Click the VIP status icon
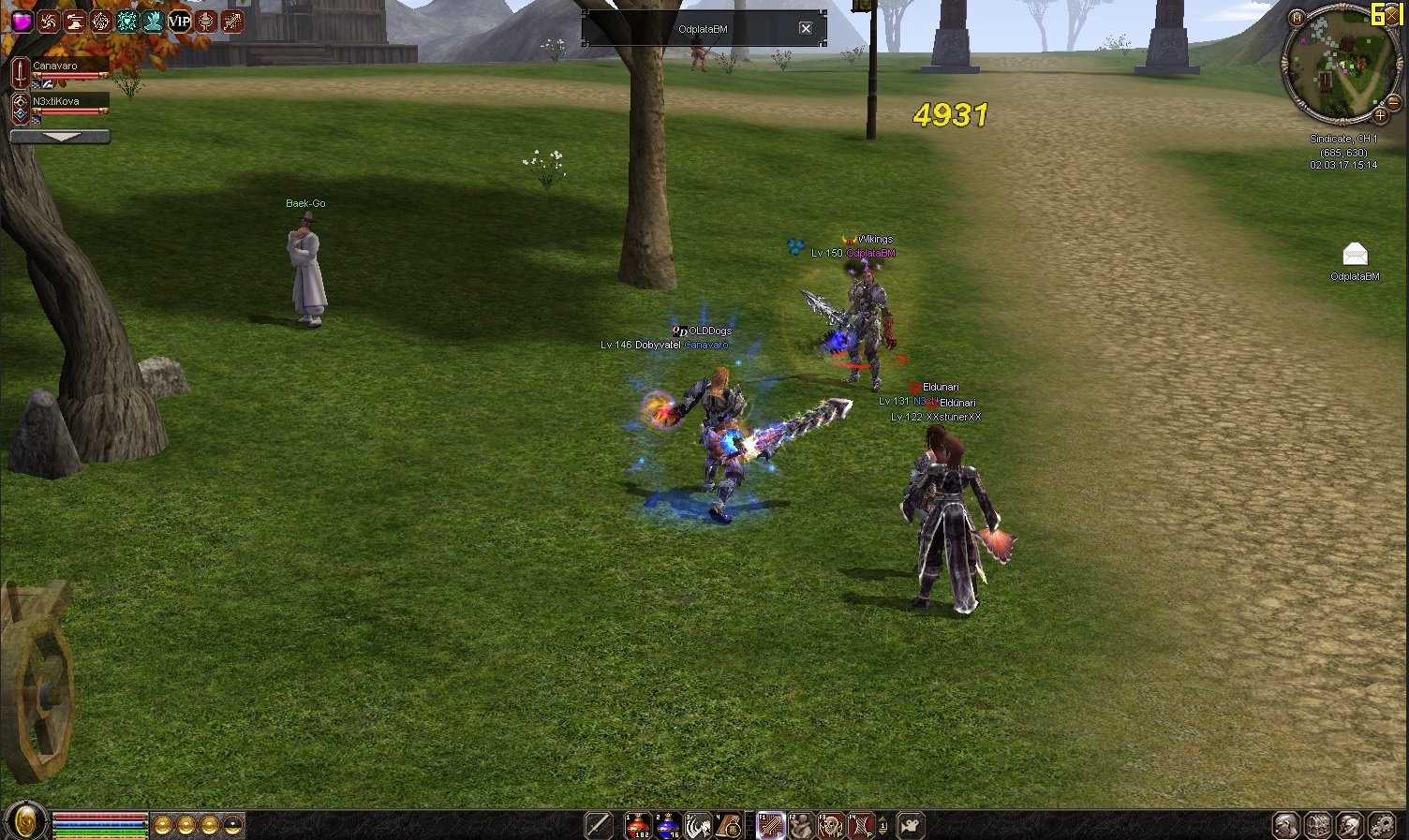The image size is (1409, 840). click(x=179, y=21)
